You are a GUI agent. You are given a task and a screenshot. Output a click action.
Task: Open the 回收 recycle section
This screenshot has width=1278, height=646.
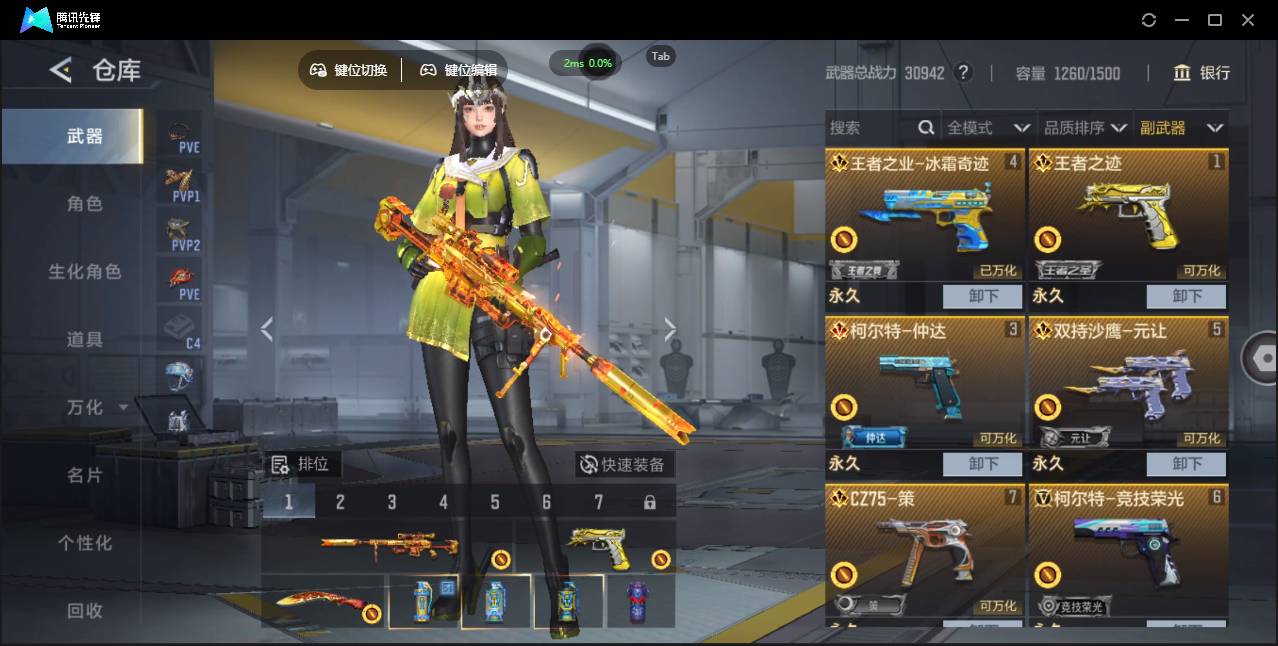point(85,610)
